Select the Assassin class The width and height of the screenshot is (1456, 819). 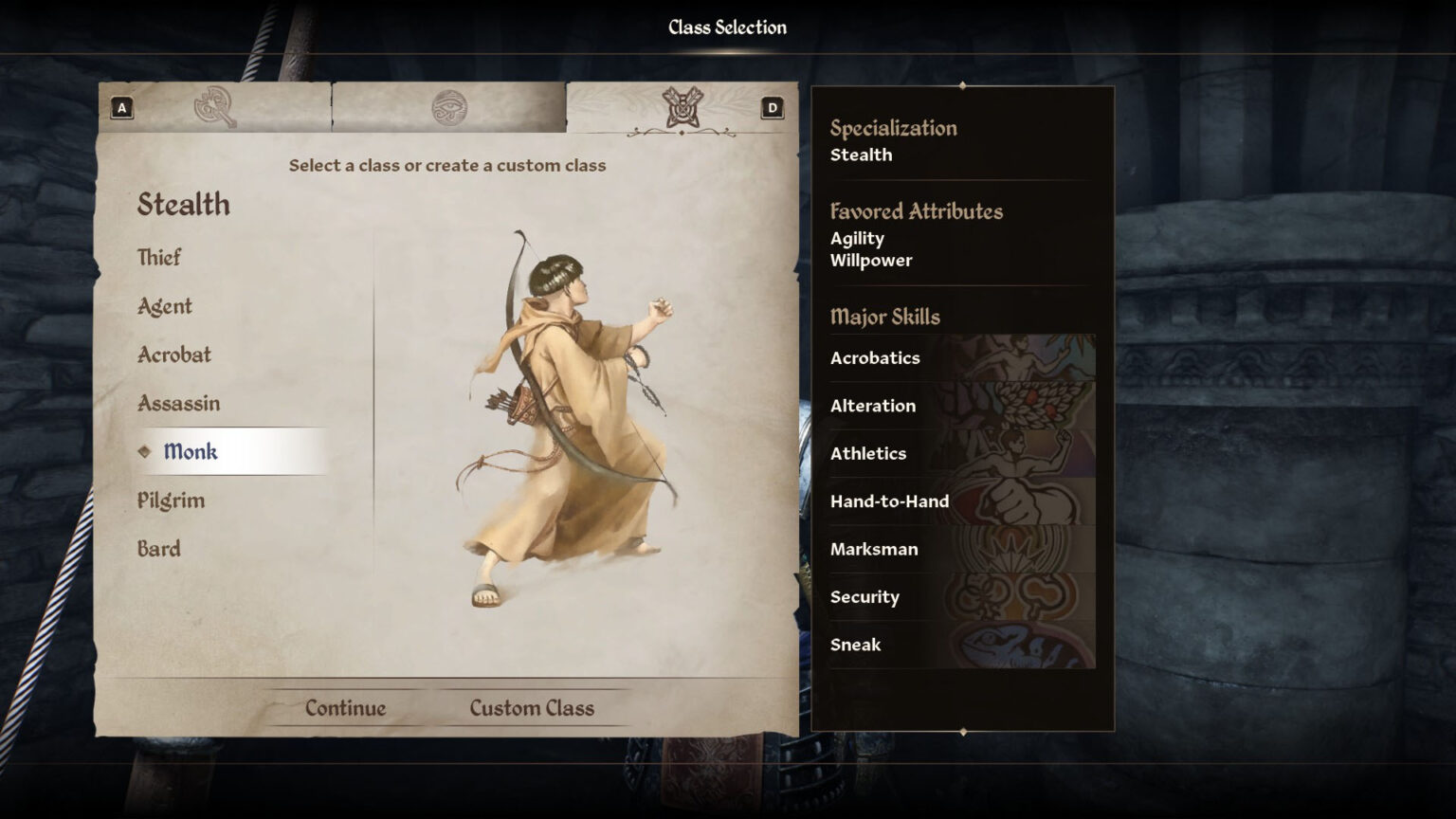177,403
